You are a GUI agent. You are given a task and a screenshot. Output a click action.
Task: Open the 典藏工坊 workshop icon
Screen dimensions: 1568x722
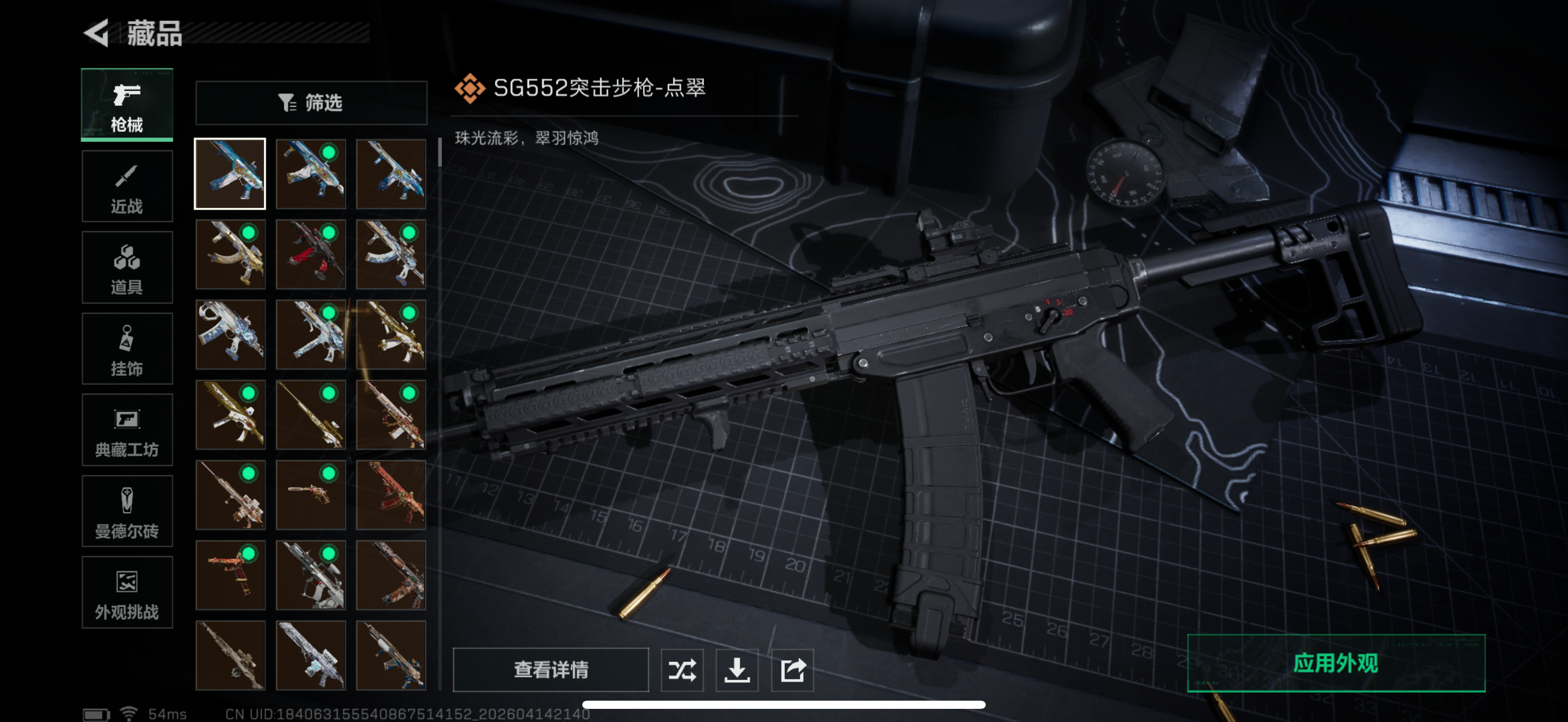[127, 430]
